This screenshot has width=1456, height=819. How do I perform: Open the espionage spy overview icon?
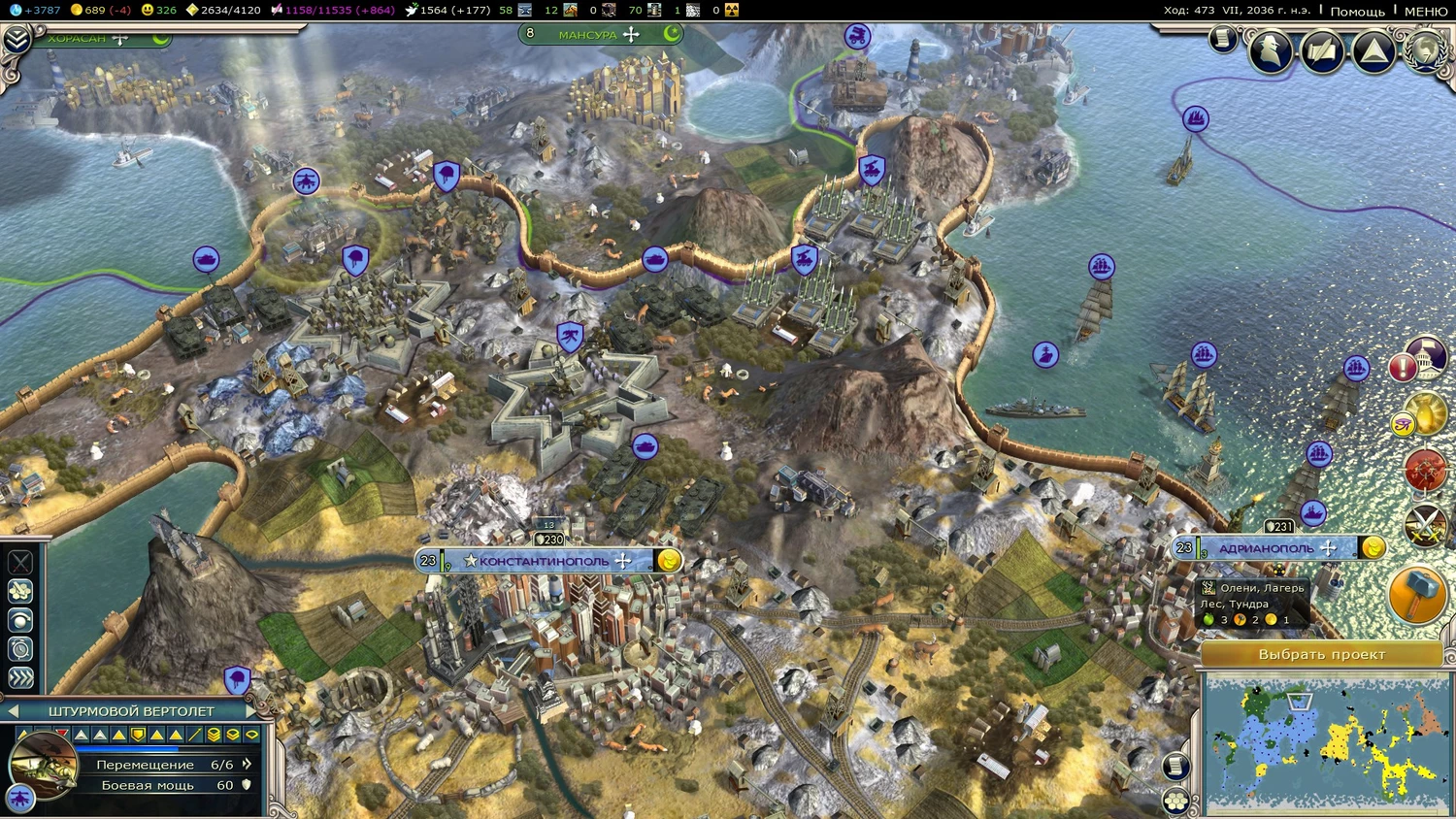coord(1270,51)
